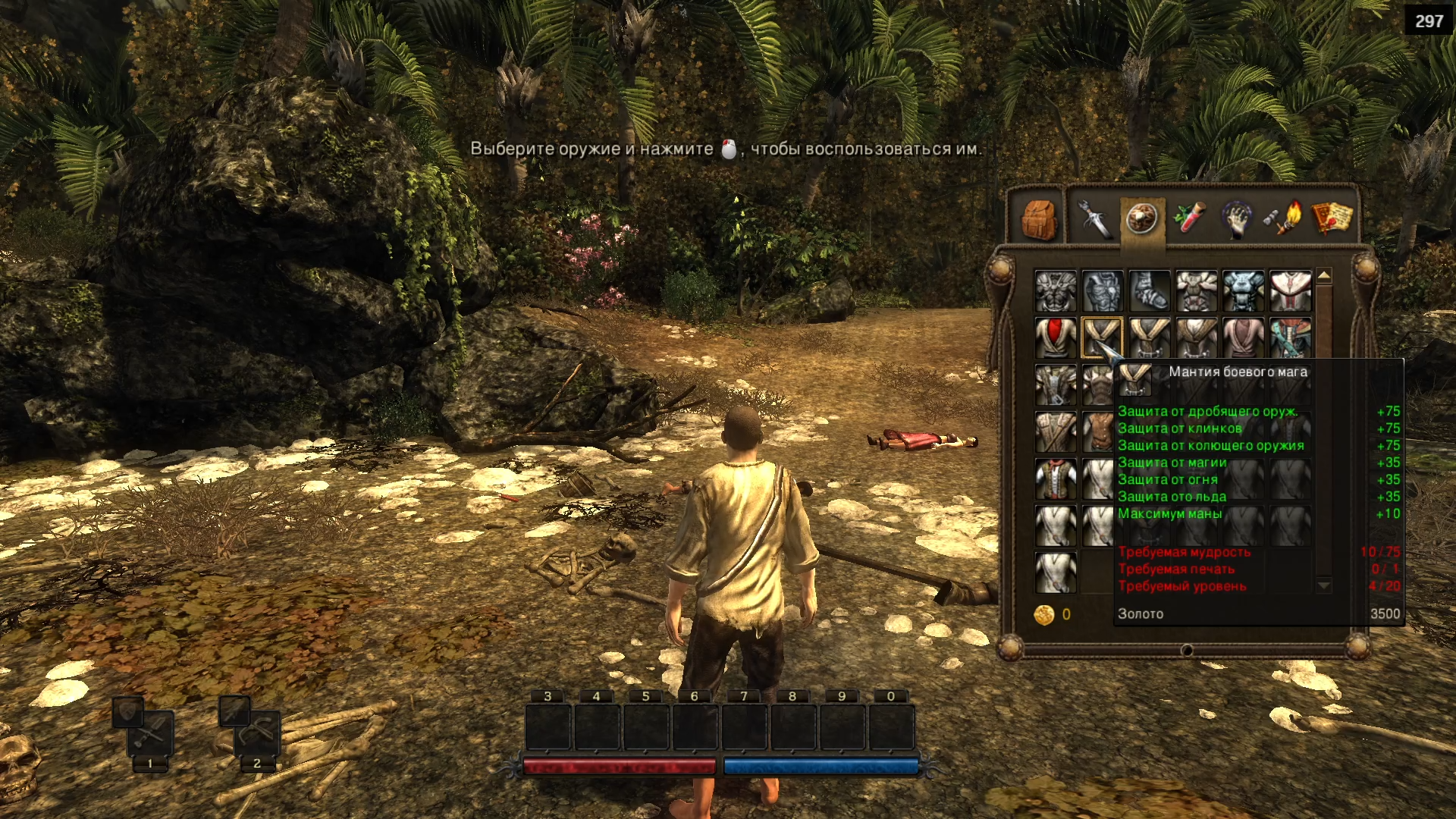Select the vest with red neckerchief

1055,479
